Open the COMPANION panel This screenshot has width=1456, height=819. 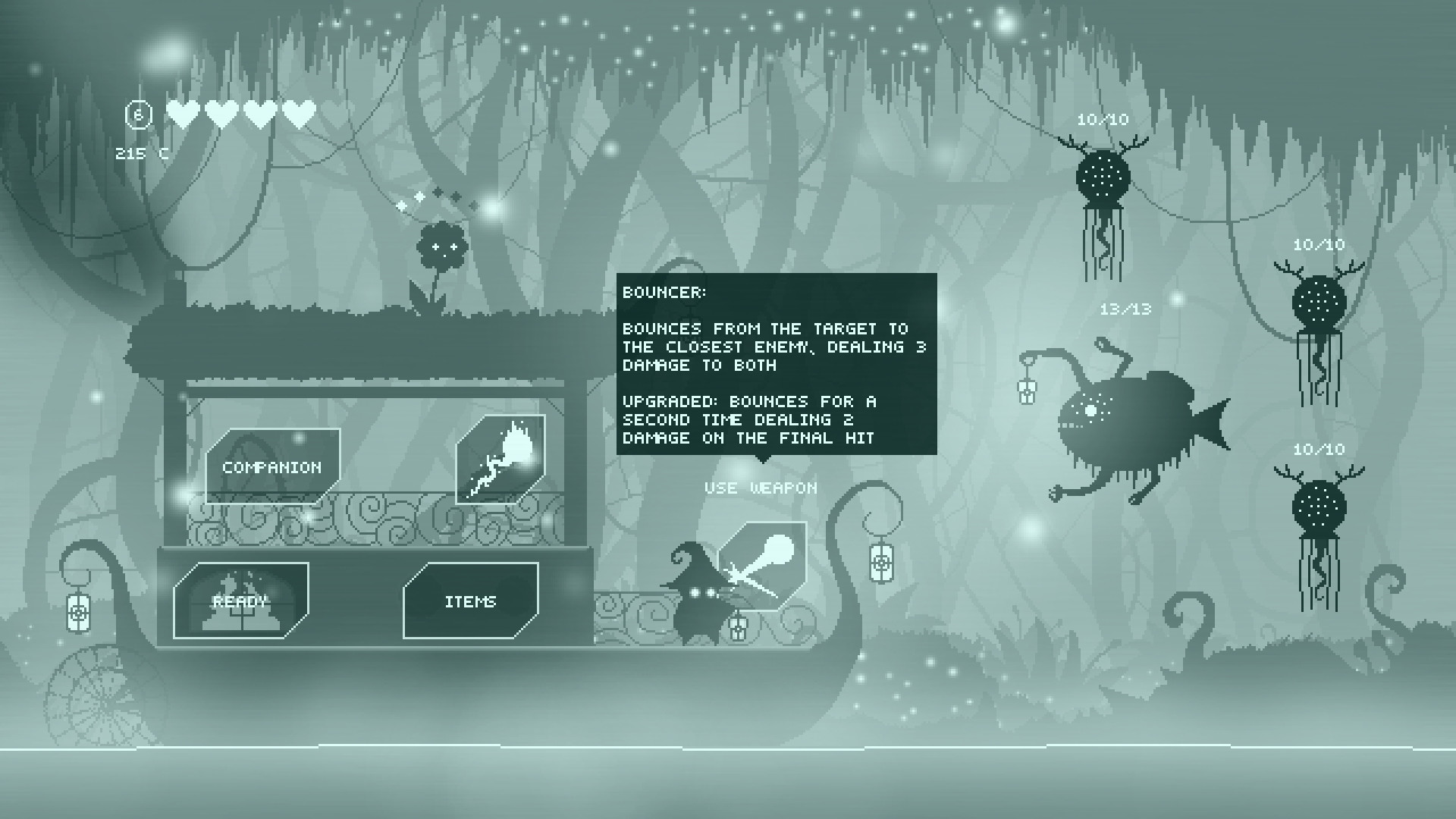tap(271, 466)
